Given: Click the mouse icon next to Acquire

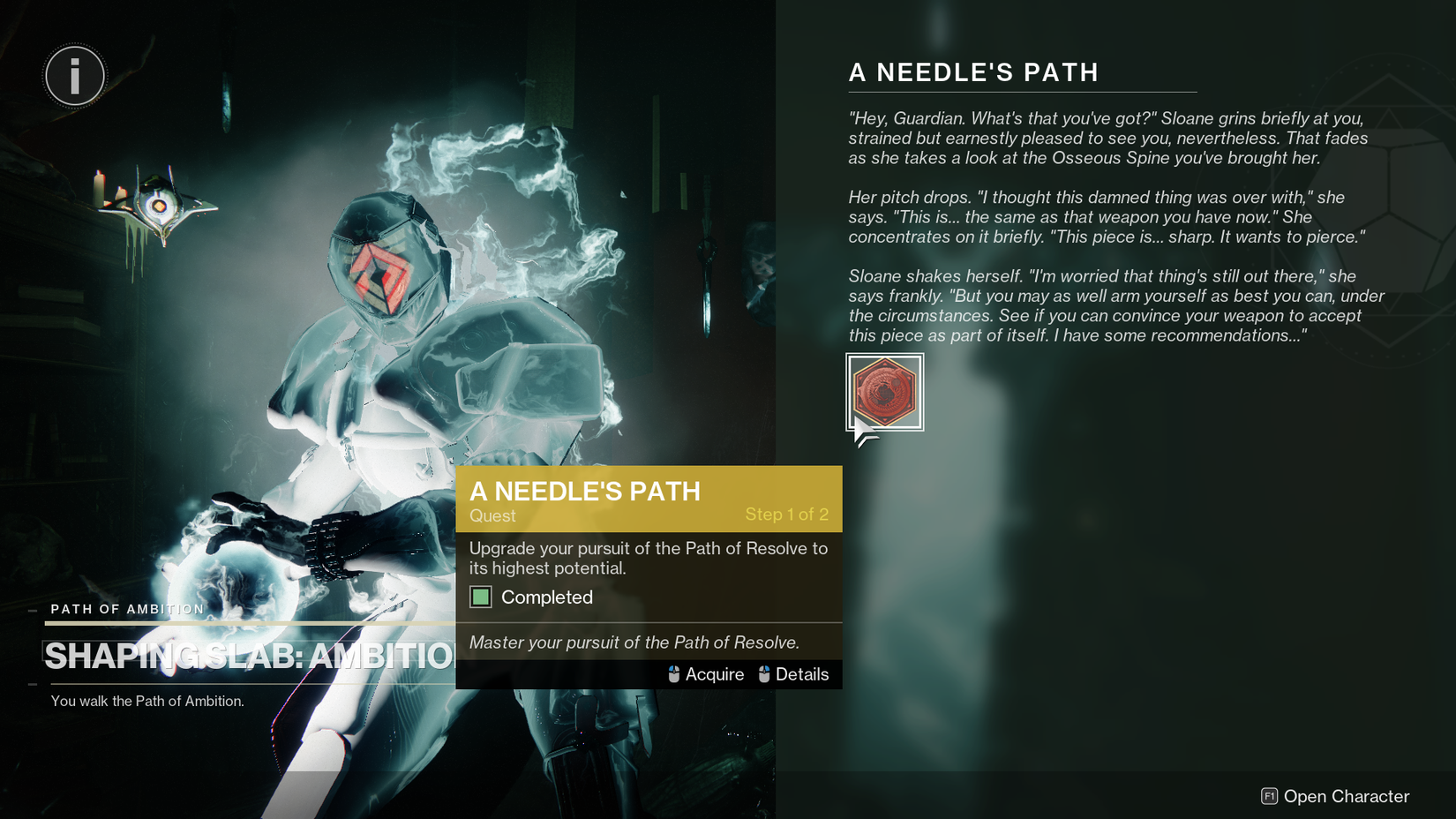Looking at the screenshot, I should point(673,674).
